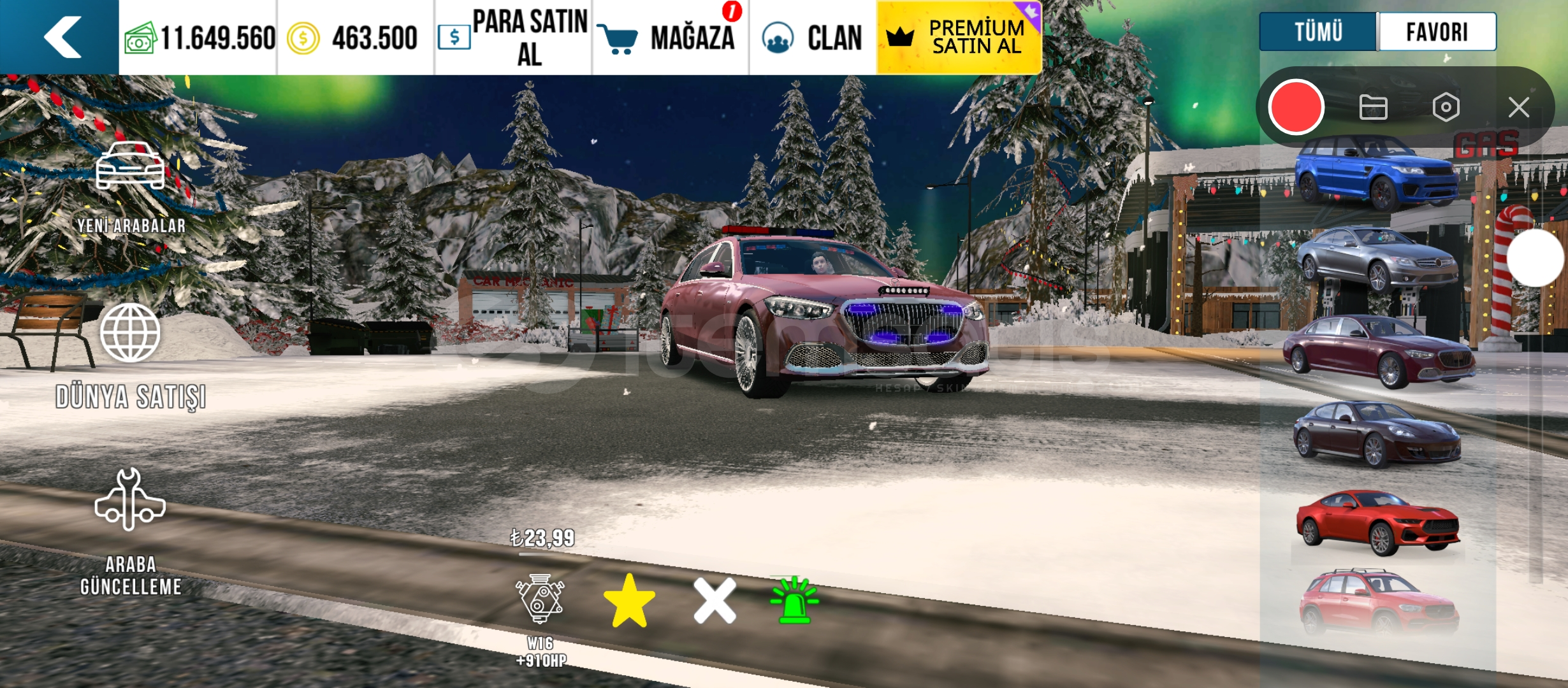This screenshot has width=1568, height=688.
Task: Start screen recording with the red button
Action: point(1296,108)
